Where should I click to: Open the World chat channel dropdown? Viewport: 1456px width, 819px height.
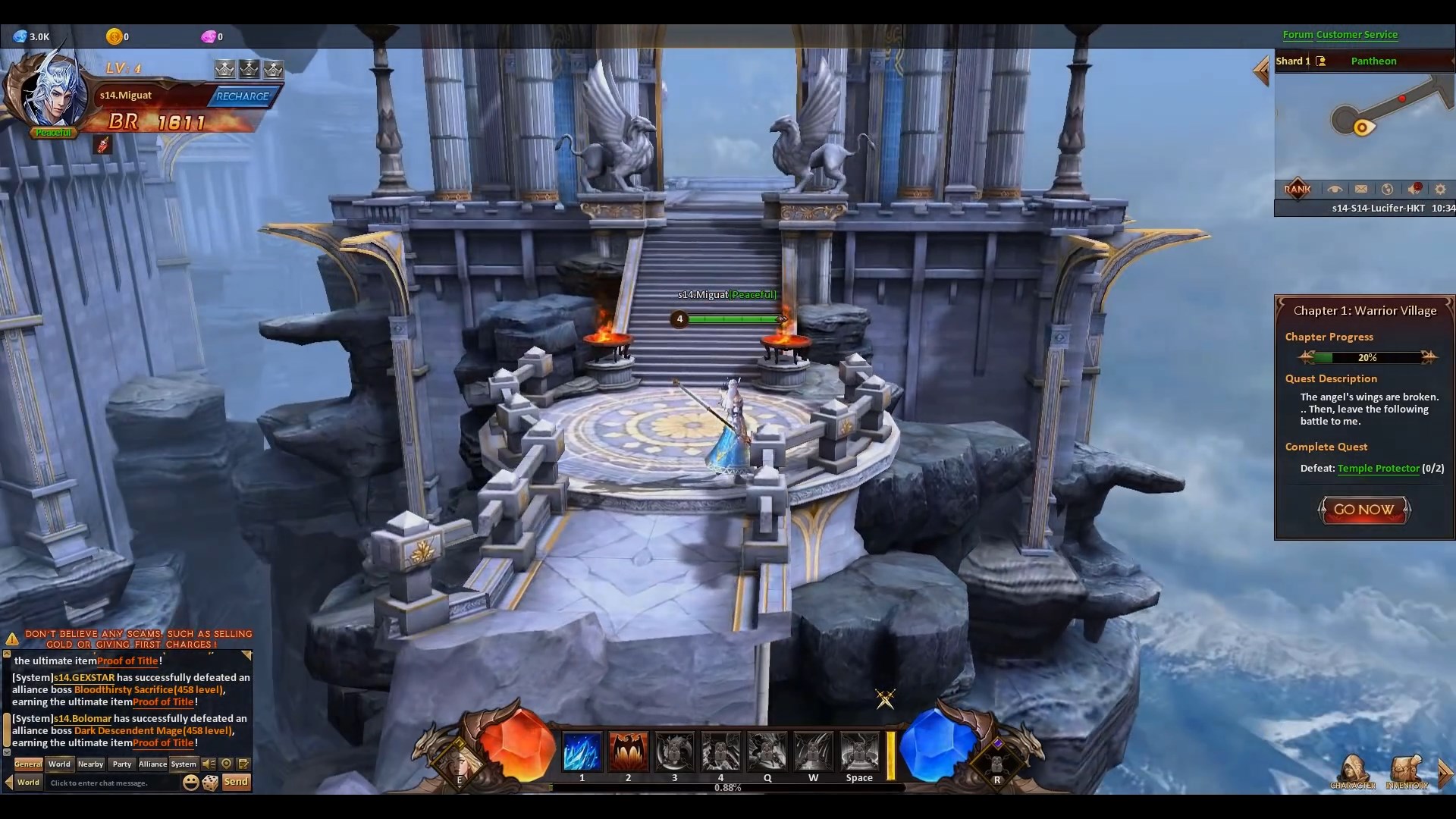click(29, 783)
